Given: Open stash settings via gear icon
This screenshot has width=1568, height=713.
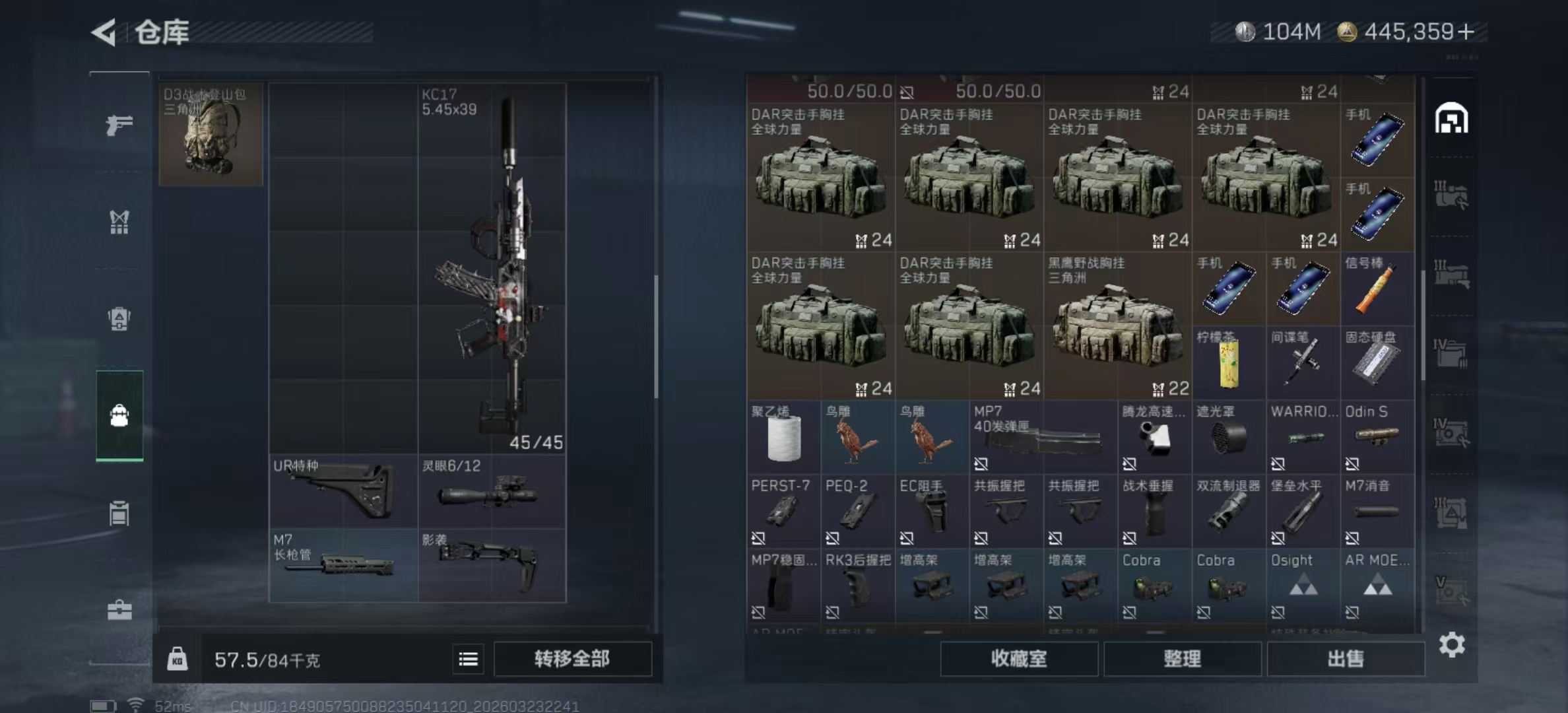Looking at the screenshot, I should coord(1452,644).
